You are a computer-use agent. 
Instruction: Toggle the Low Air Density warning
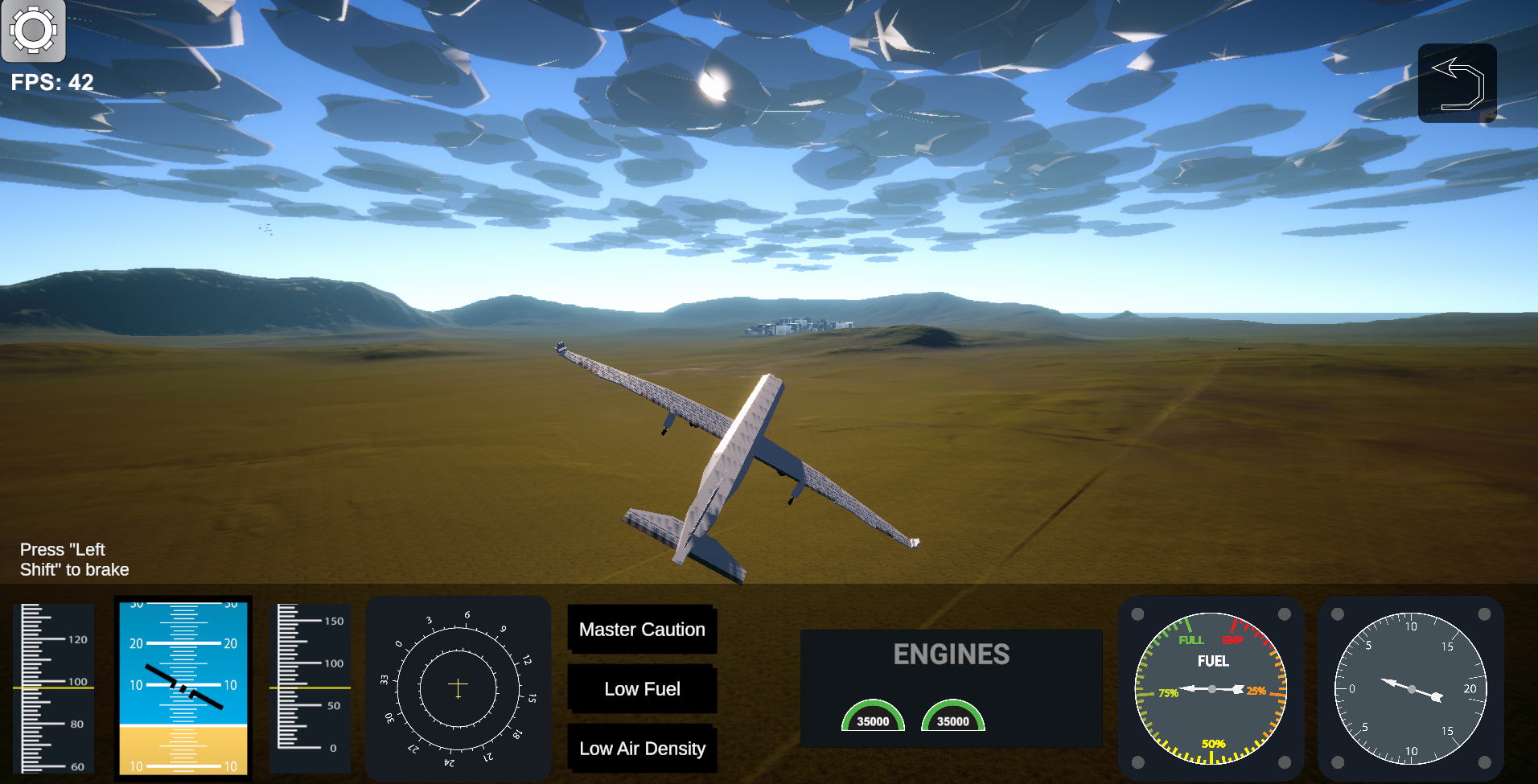(x=642, y=749)
